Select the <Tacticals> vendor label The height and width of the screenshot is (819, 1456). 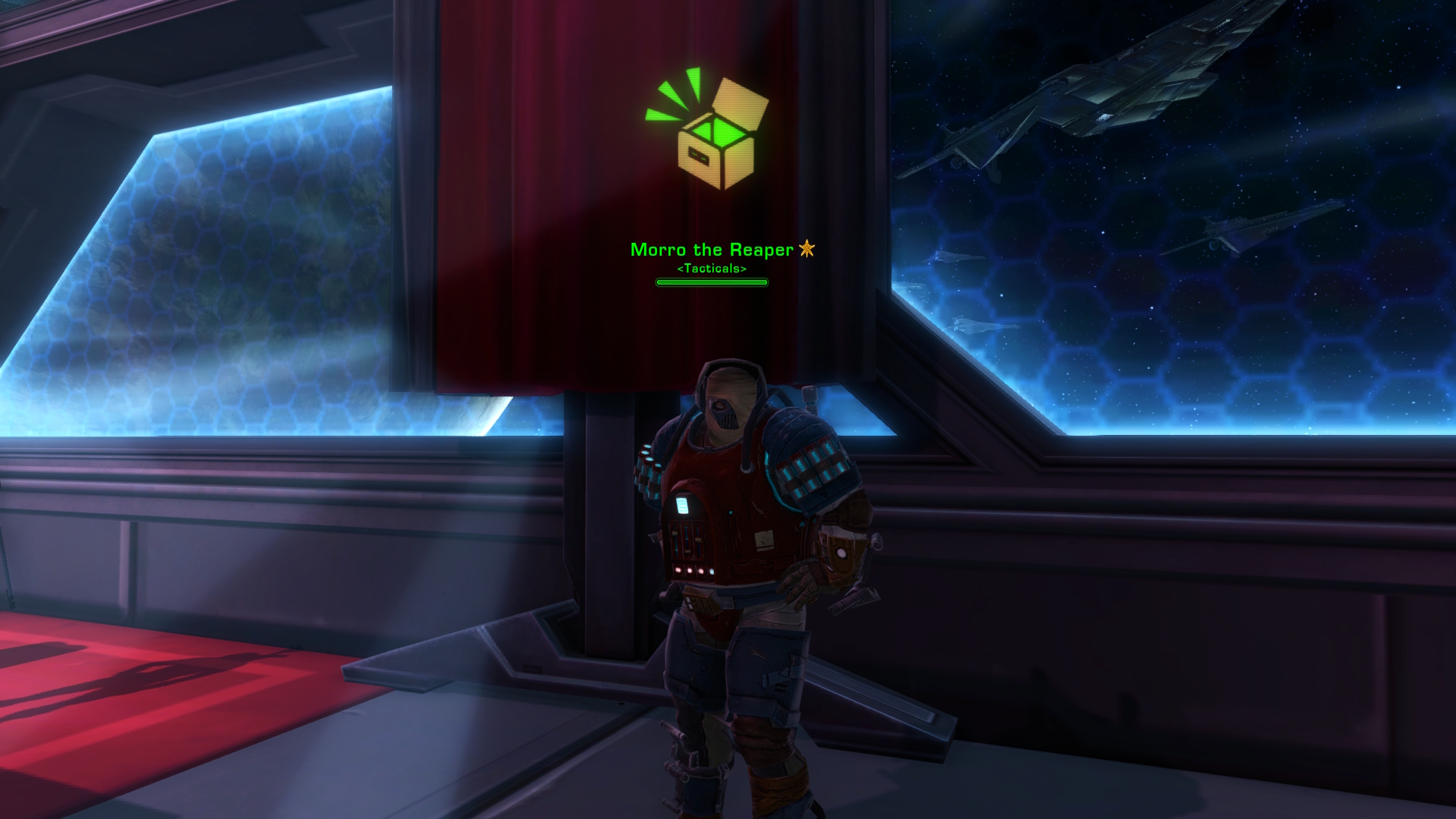click(711, 268)
